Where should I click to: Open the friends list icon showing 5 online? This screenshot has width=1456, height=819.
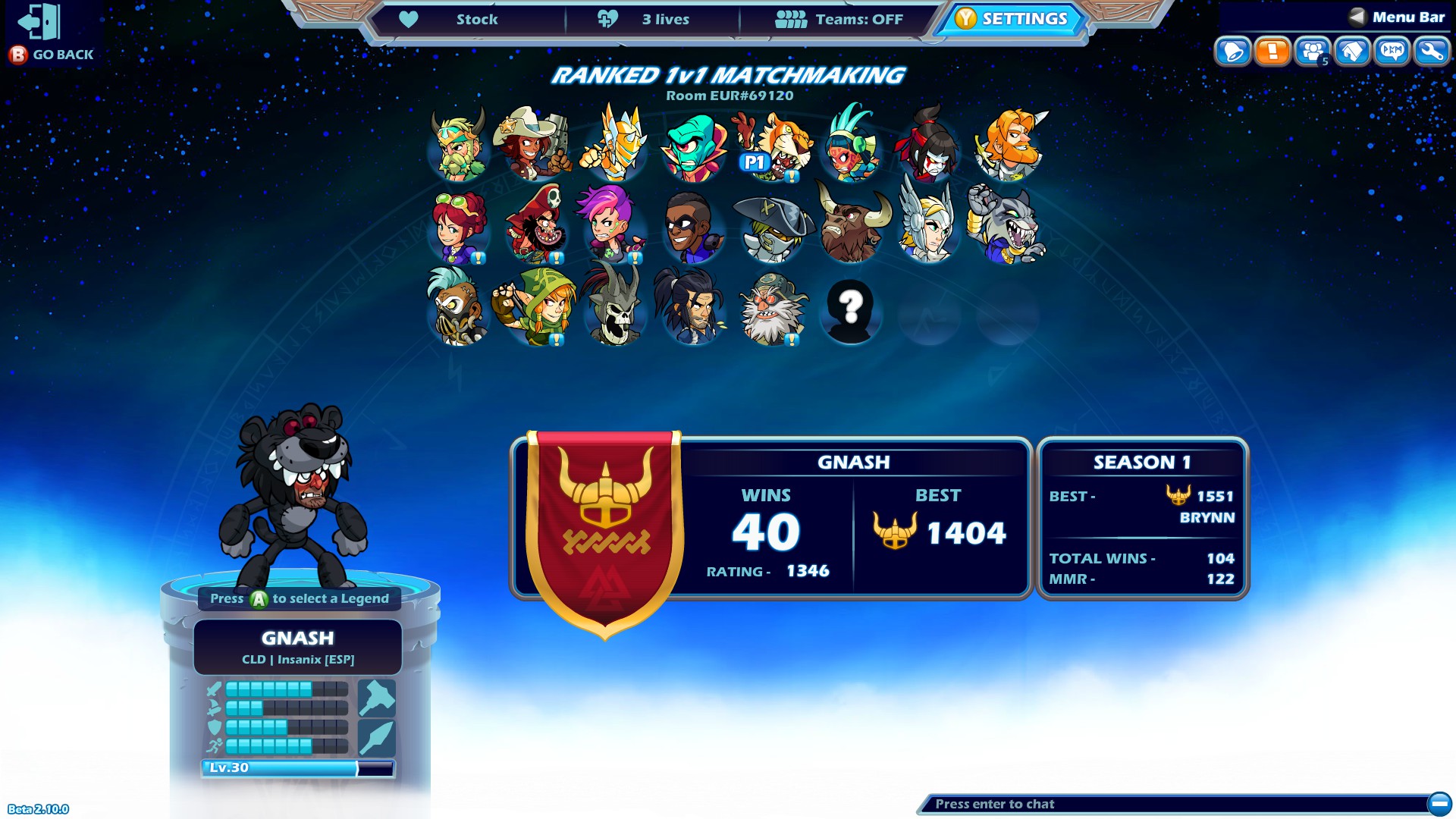click(x=1313, y=52)
